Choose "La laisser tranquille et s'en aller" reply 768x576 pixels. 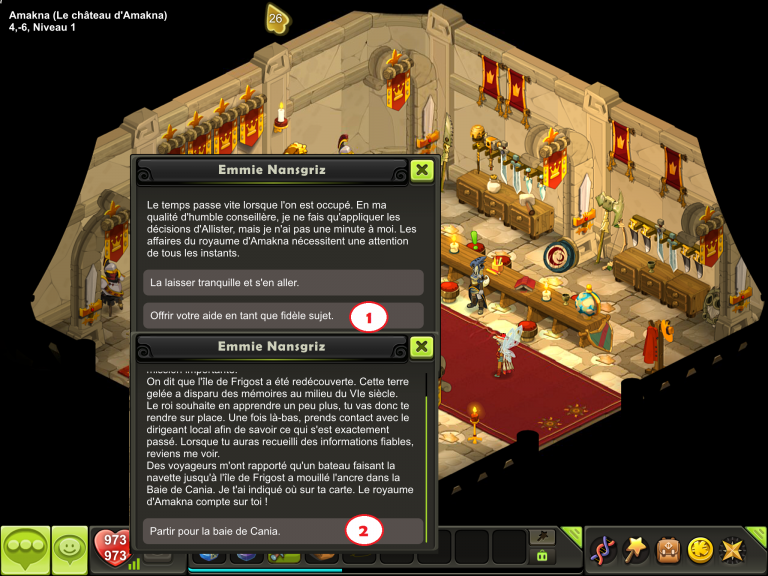(283, 283)
